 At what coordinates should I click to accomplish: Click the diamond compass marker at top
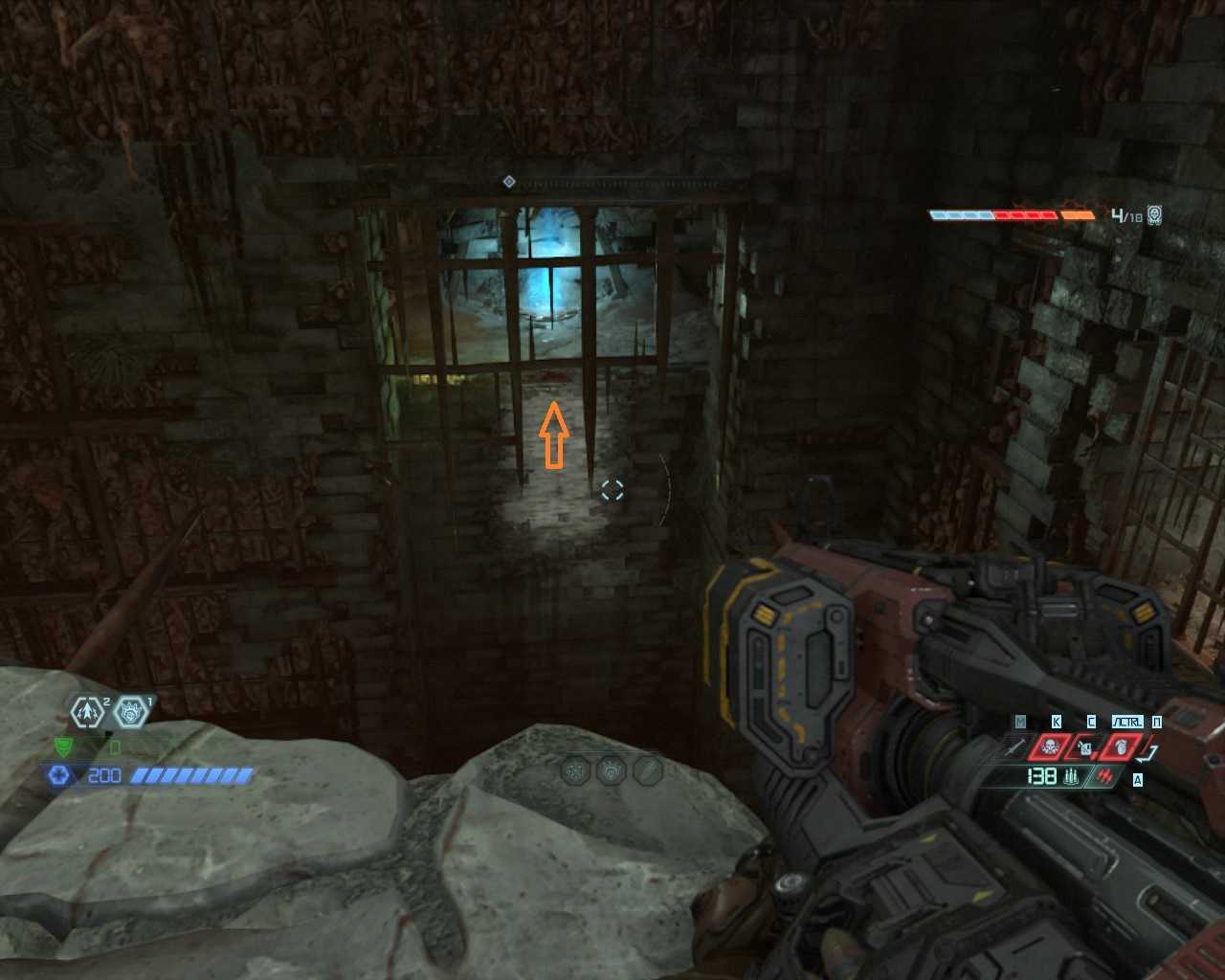(509, 182)
